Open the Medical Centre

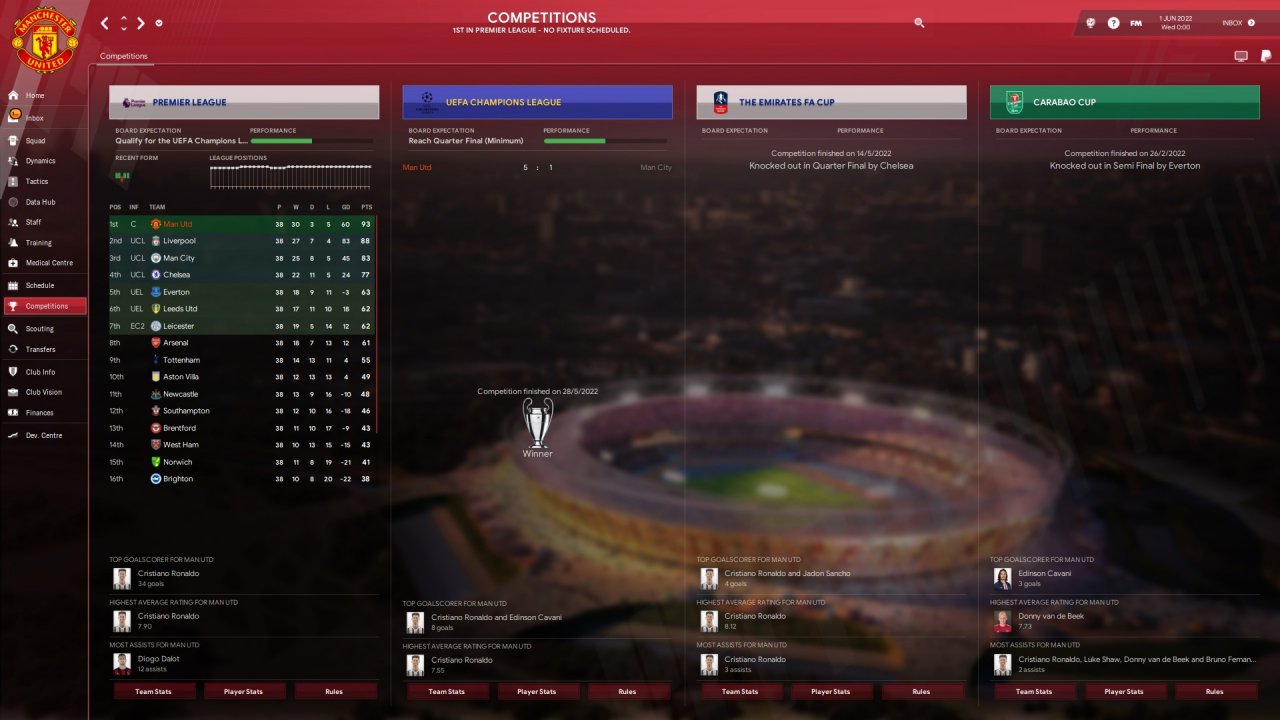click(48, 263)
